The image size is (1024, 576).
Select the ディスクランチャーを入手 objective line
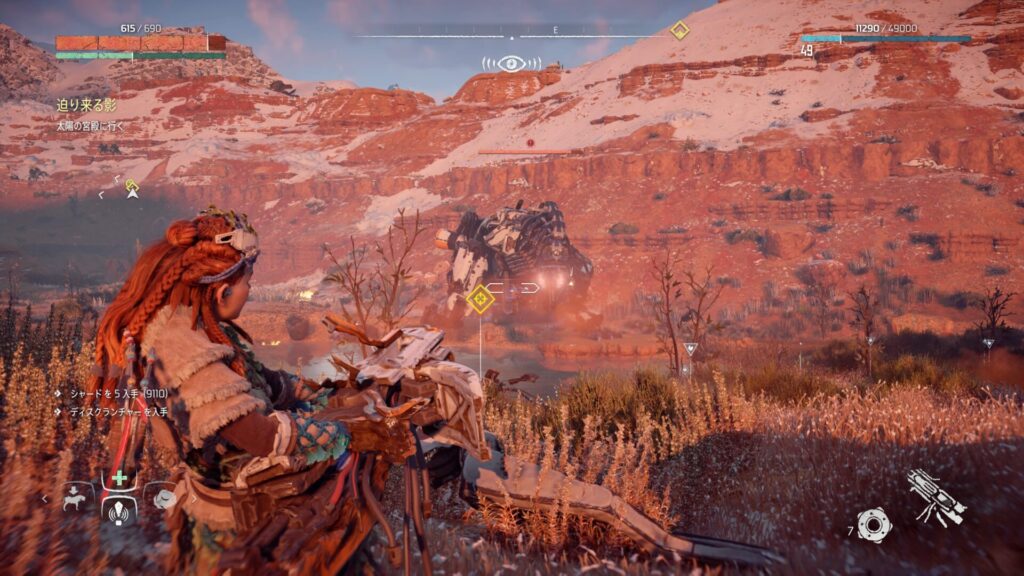(112, 410)
